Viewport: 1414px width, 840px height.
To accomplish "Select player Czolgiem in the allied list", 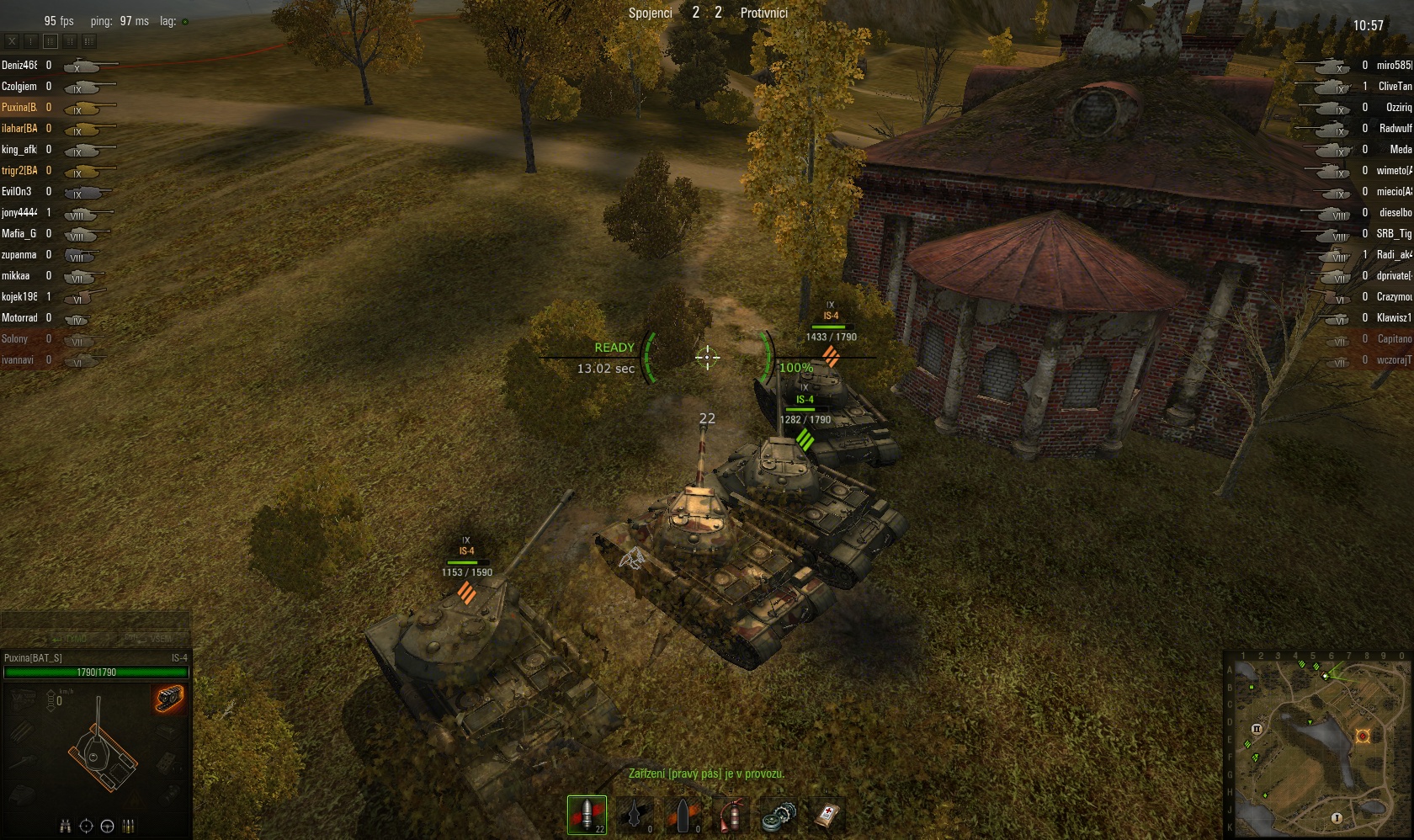I will (19, 86).
